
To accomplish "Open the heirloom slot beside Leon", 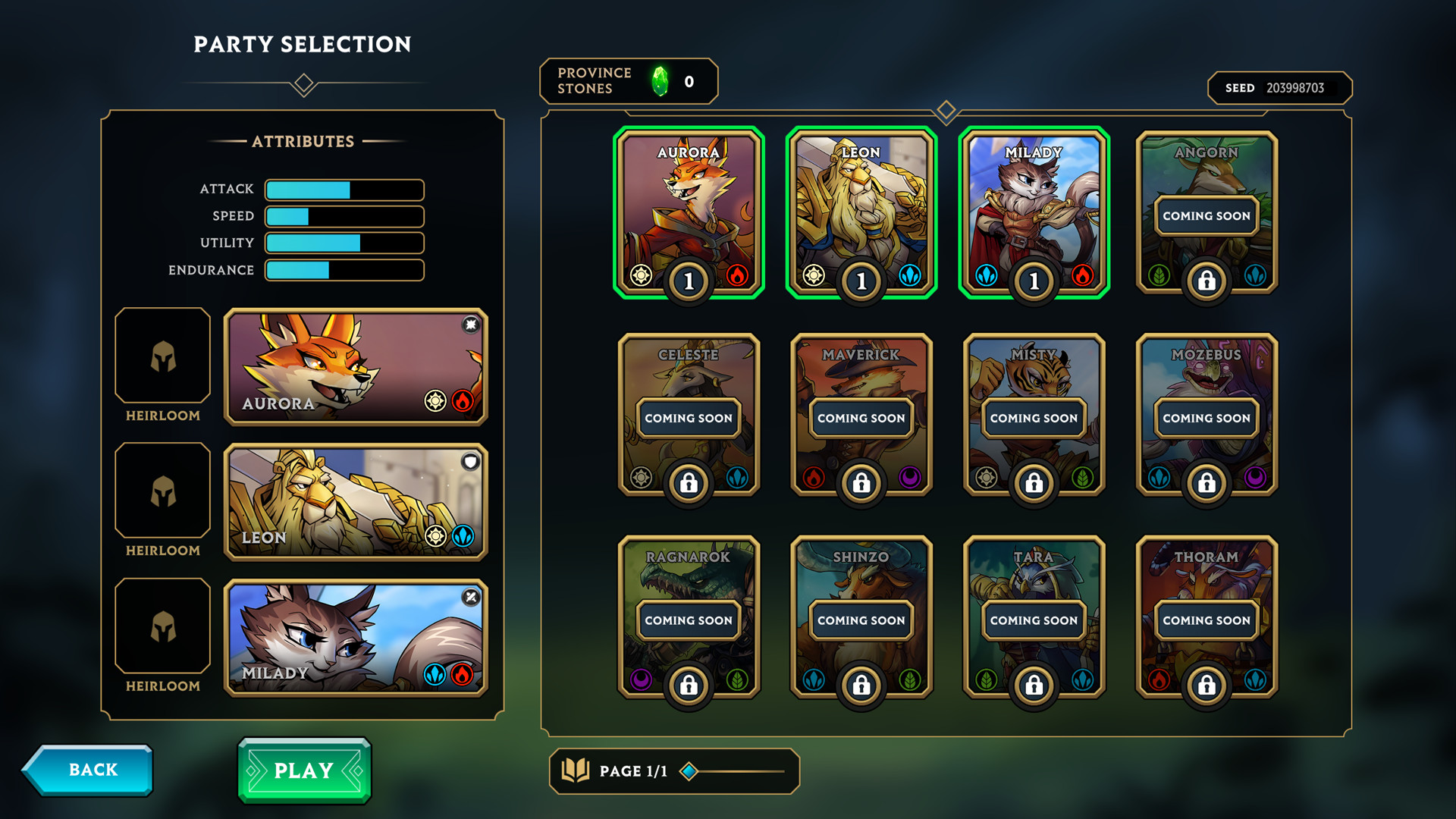I will pos(163,491).
